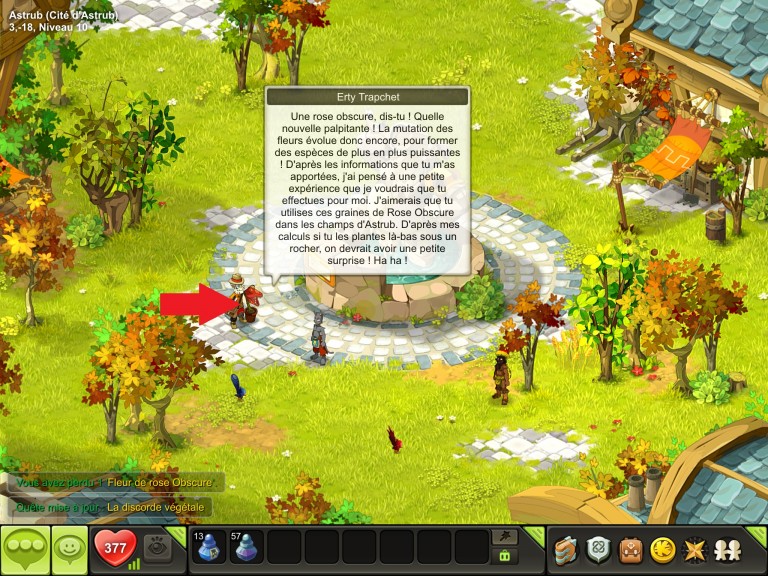
Task: Open the brown backpack inventory
Action: 630,549
